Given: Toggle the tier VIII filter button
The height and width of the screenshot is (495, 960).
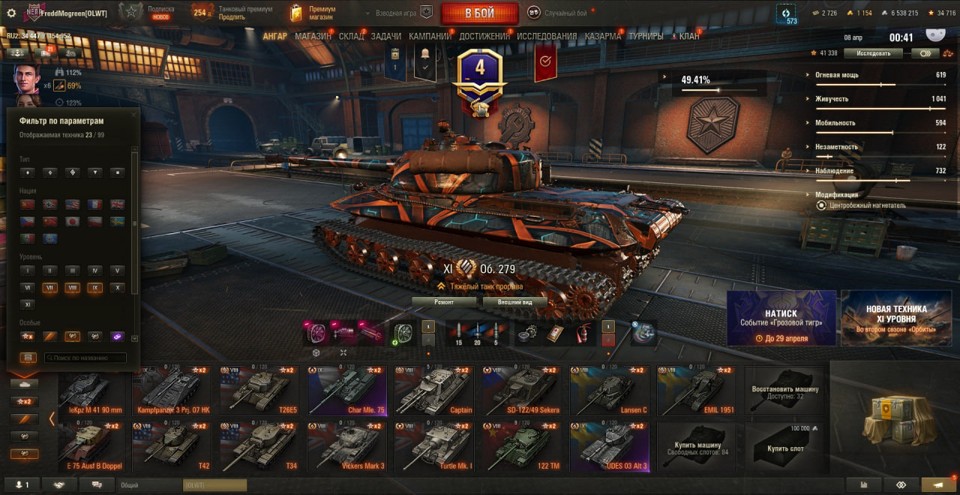Looking at the screenshot, I should pyautogui.click(x=72, y=287).
